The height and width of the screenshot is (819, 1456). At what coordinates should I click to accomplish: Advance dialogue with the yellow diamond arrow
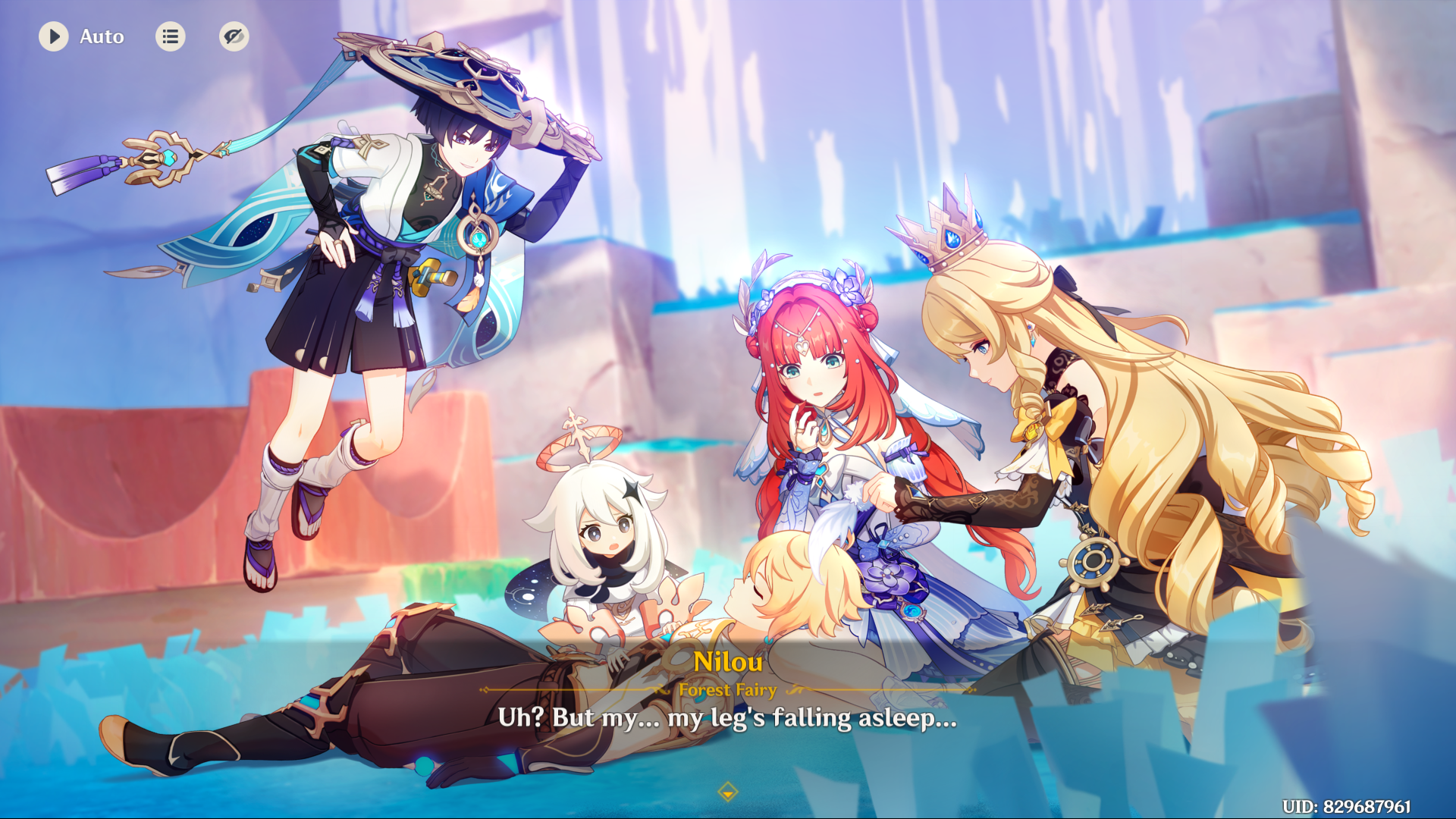click(727, 792)
